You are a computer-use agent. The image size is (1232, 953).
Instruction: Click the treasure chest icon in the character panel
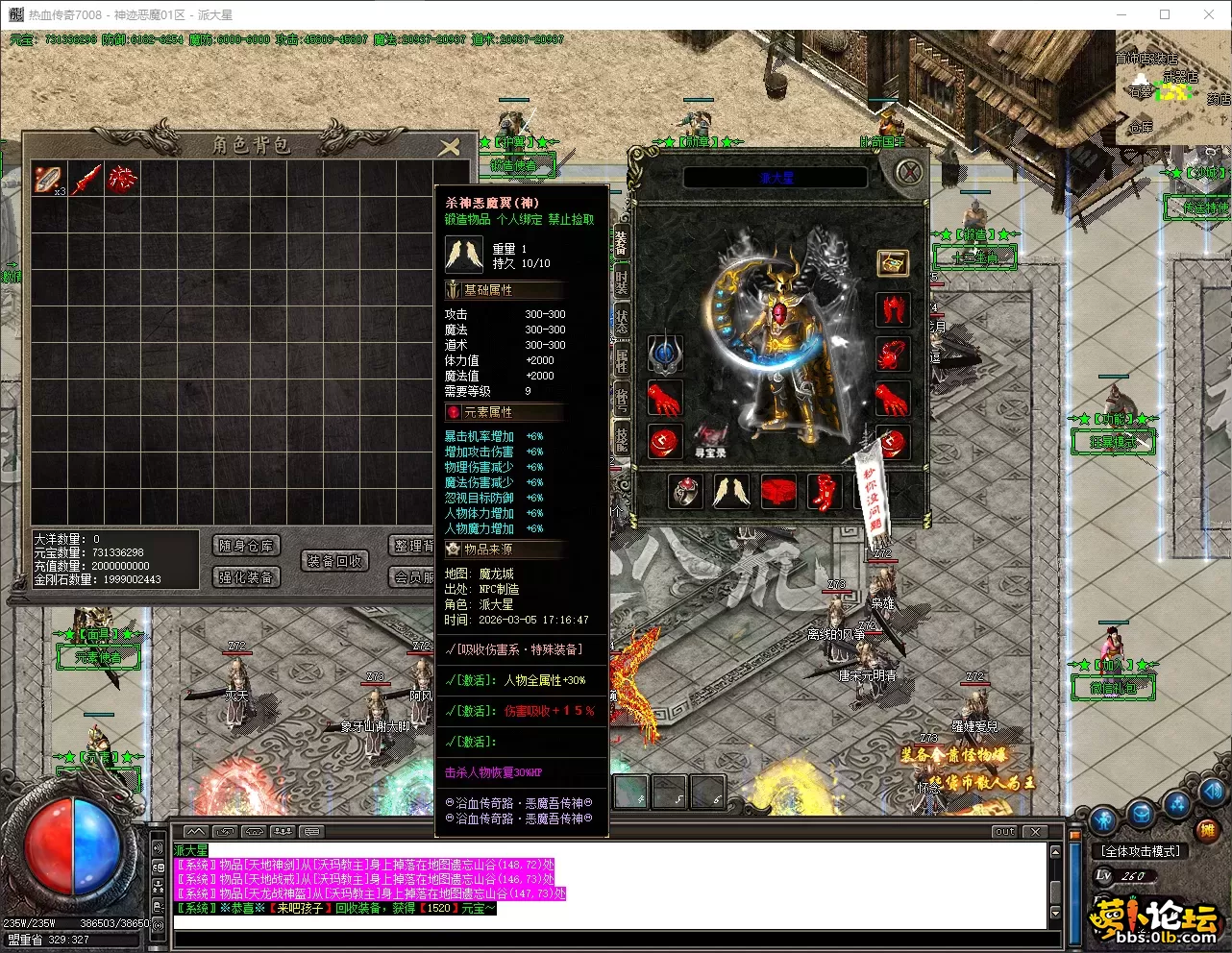click(893, 263)
